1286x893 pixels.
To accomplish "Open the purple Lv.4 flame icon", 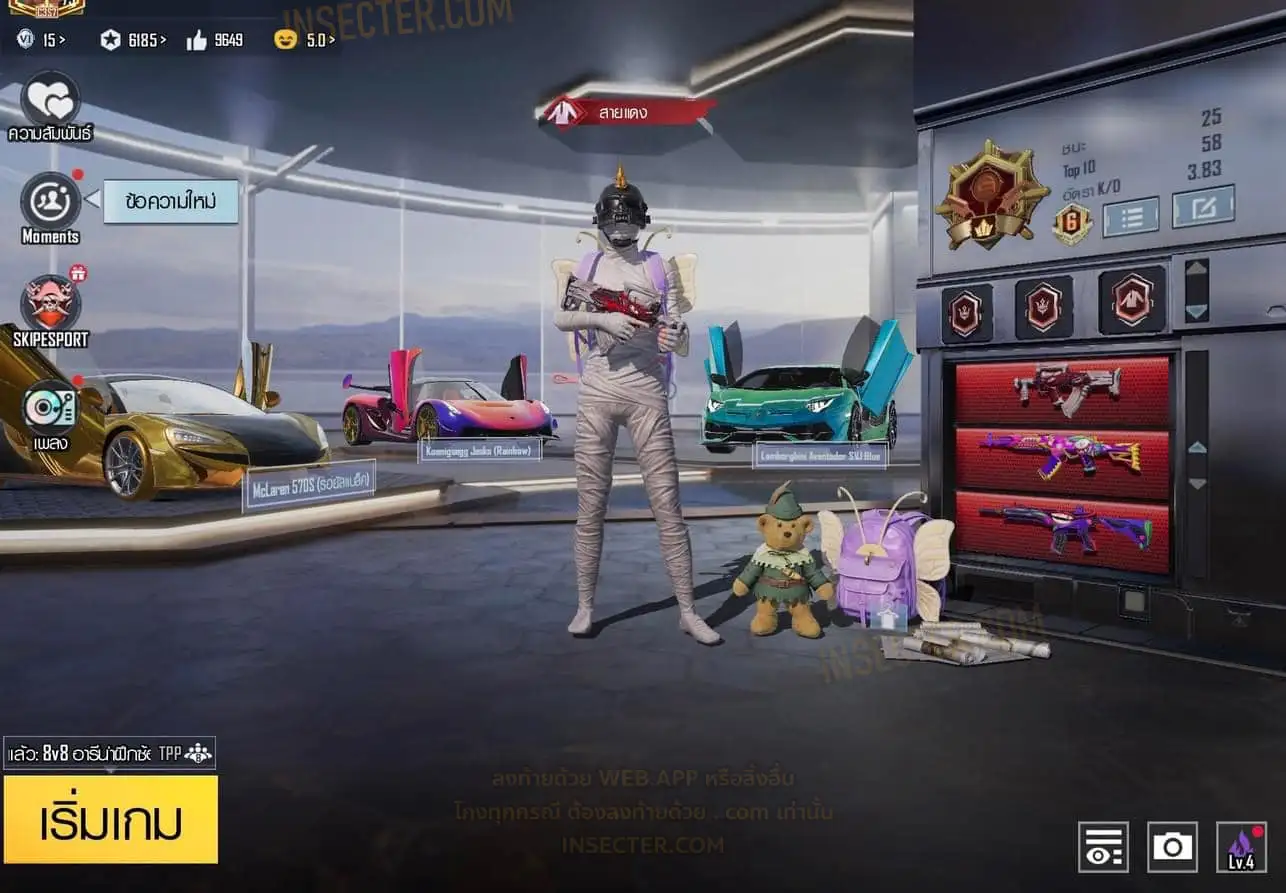I will [1241, 847].
